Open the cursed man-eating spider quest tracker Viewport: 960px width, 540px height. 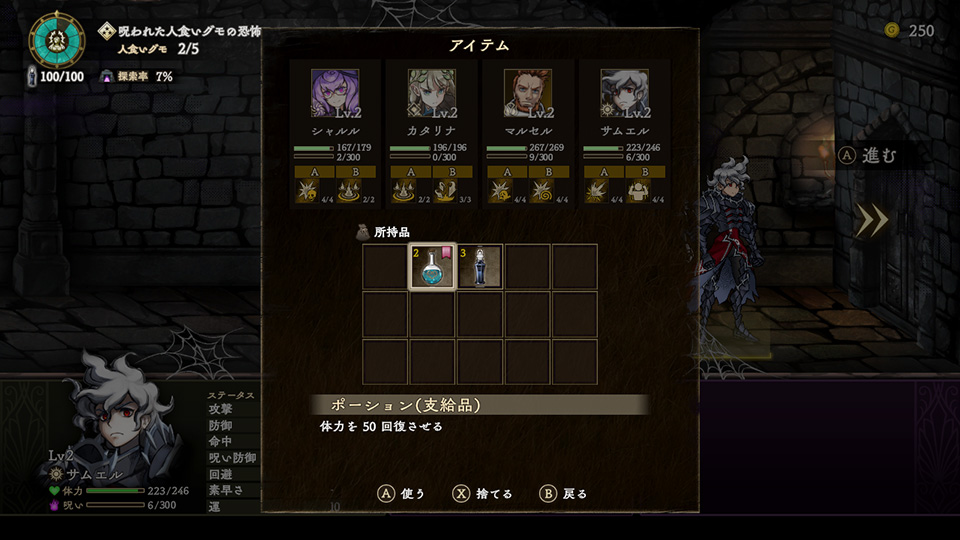click(x=182, y=39)
